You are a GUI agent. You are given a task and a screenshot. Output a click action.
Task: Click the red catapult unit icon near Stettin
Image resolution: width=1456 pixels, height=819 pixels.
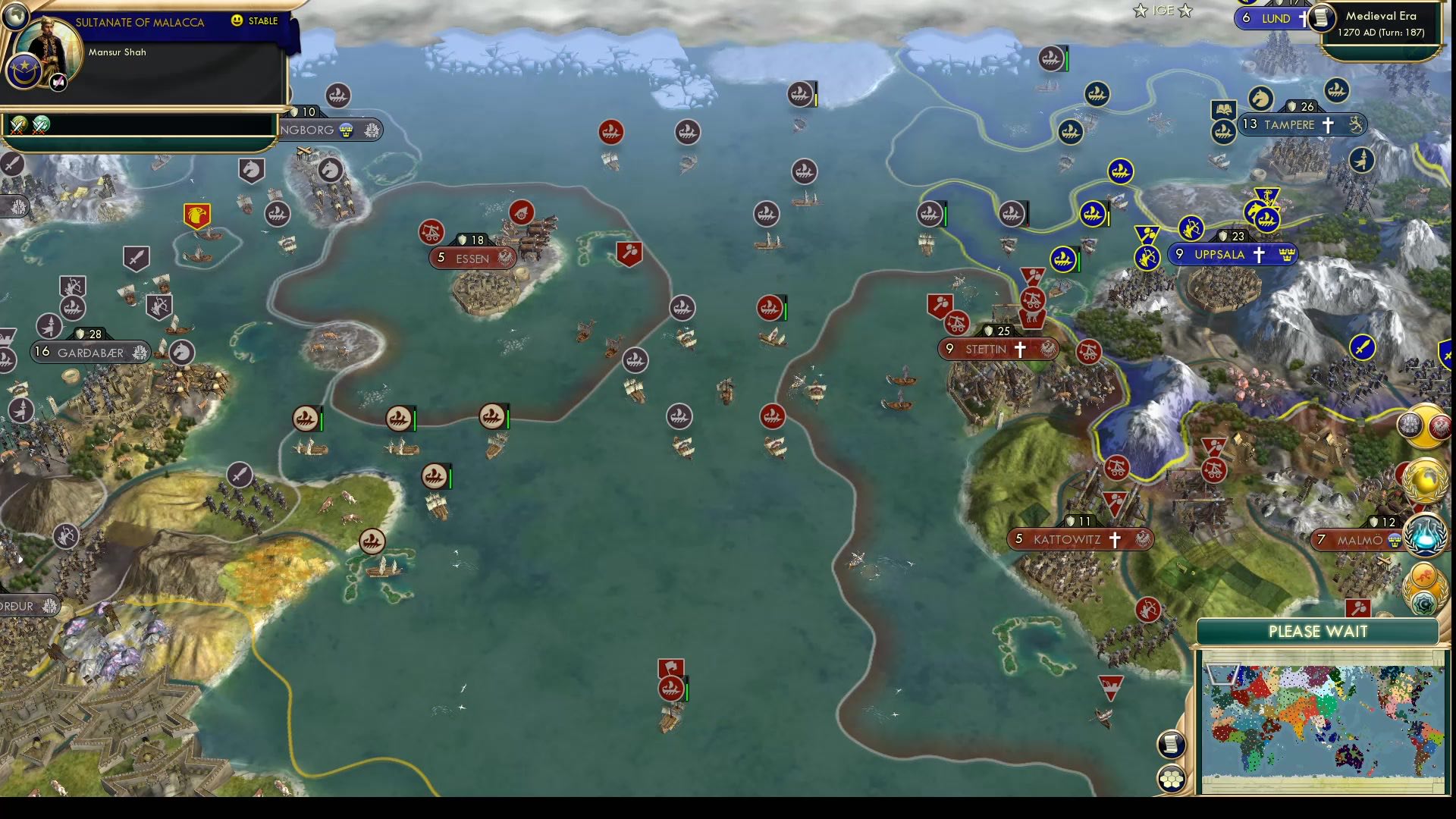955,323
